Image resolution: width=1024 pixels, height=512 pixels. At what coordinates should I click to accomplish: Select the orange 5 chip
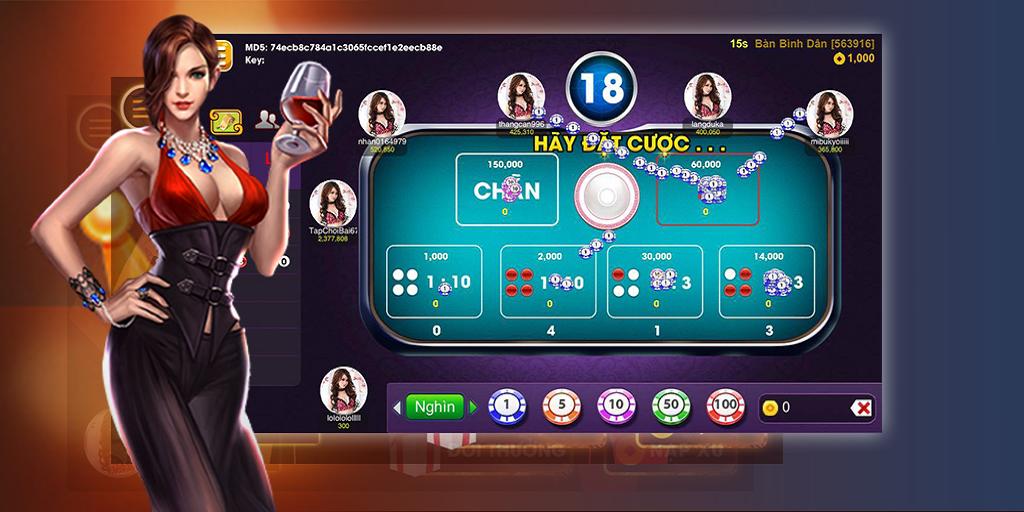click(562, 407)
